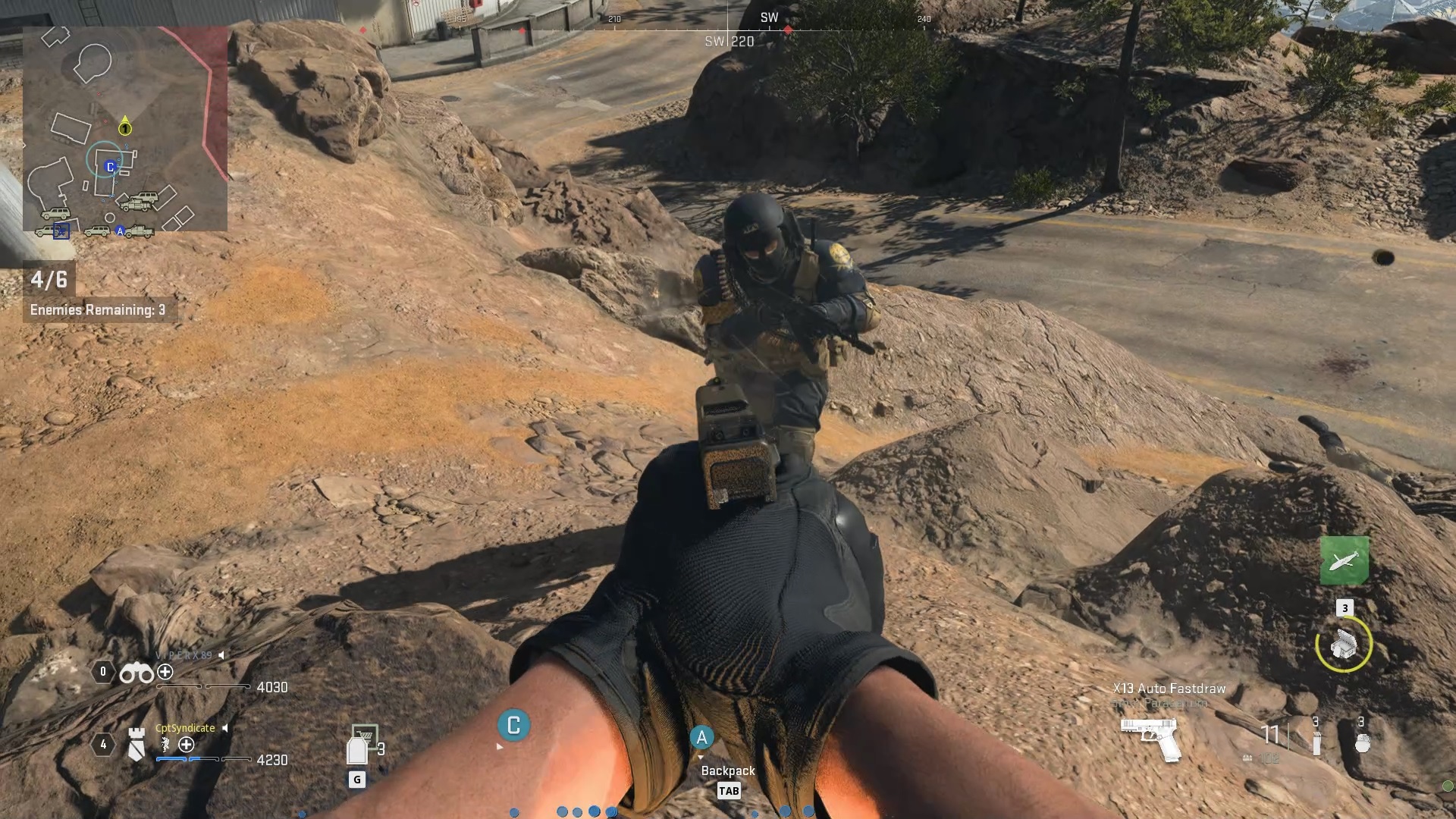Screen dimensions: 1456x819
Task: Click the blue C objective marker on minimap
Action: [x=110, y=167]
